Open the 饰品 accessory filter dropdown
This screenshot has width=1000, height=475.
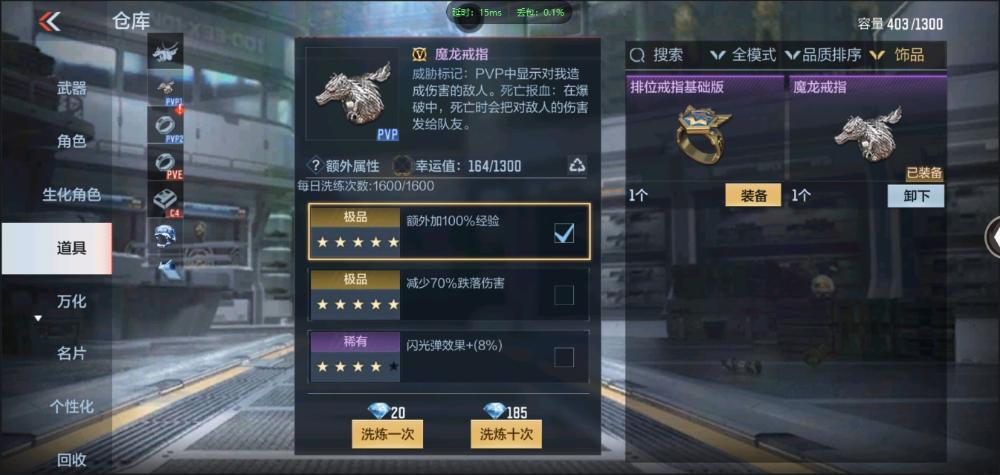pos(898,55)
